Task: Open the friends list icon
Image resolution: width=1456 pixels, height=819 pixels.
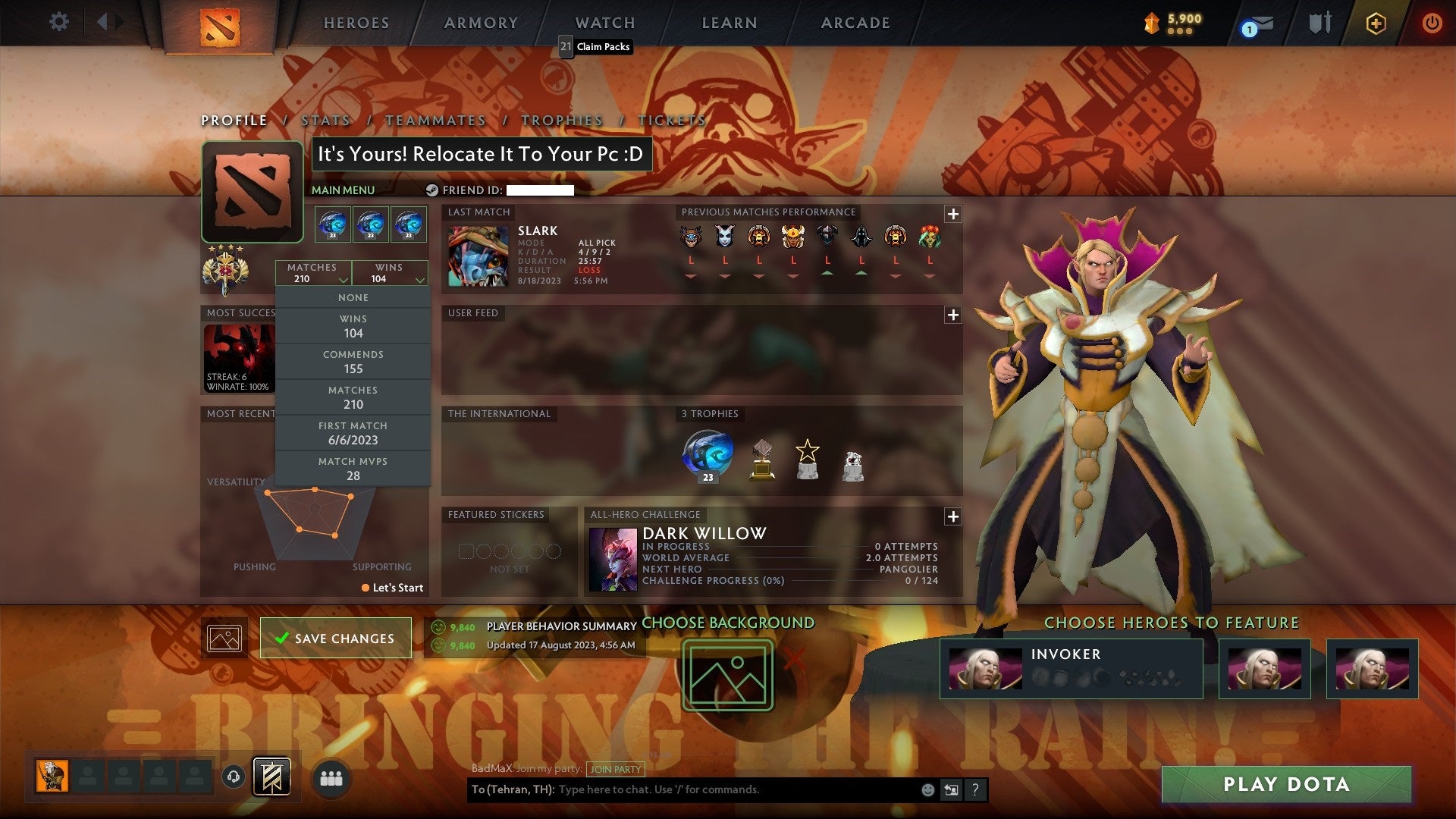Action: point(331,777)
